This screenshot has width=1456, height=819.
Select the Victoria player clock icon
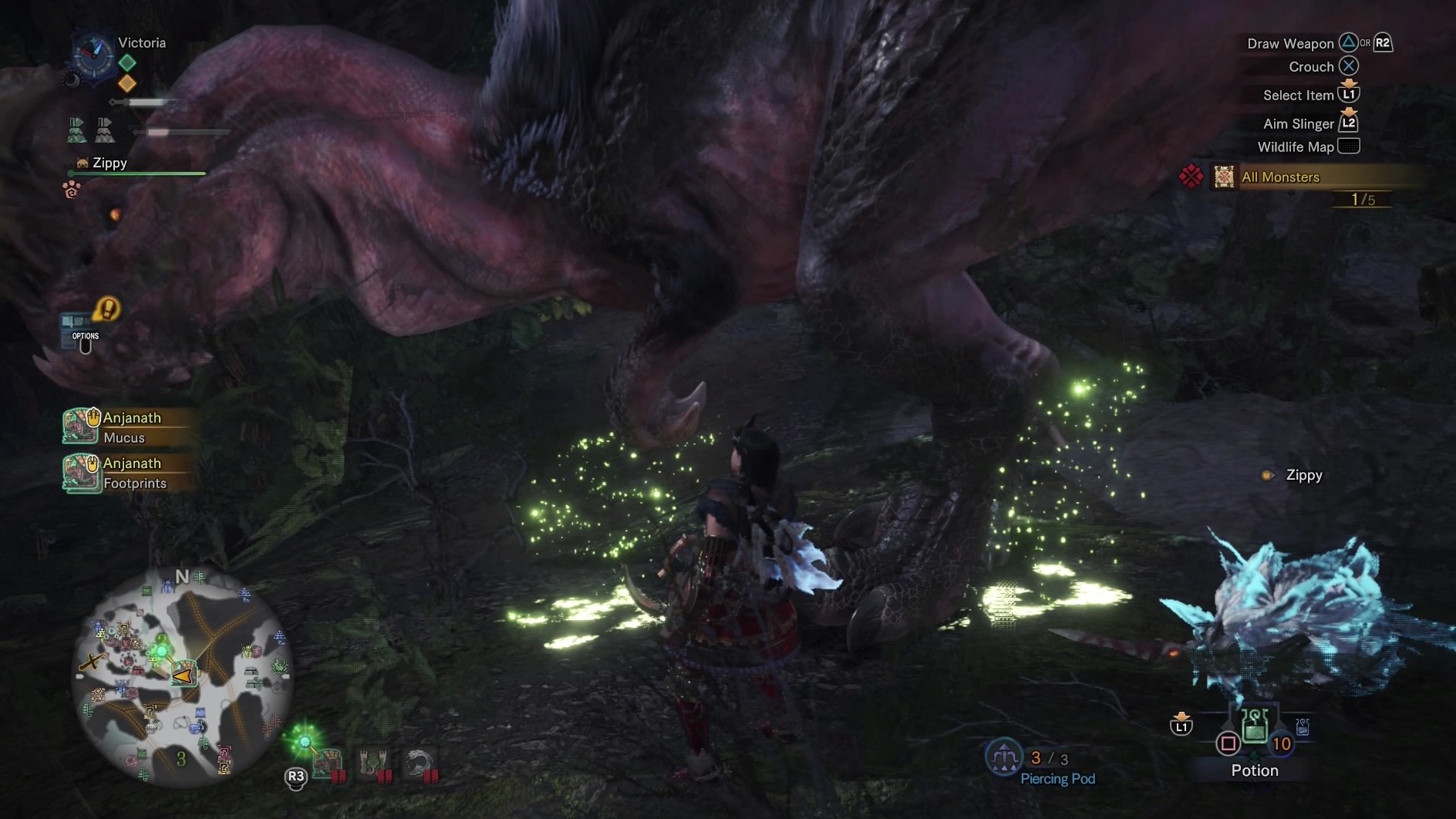tap(93, 52)
